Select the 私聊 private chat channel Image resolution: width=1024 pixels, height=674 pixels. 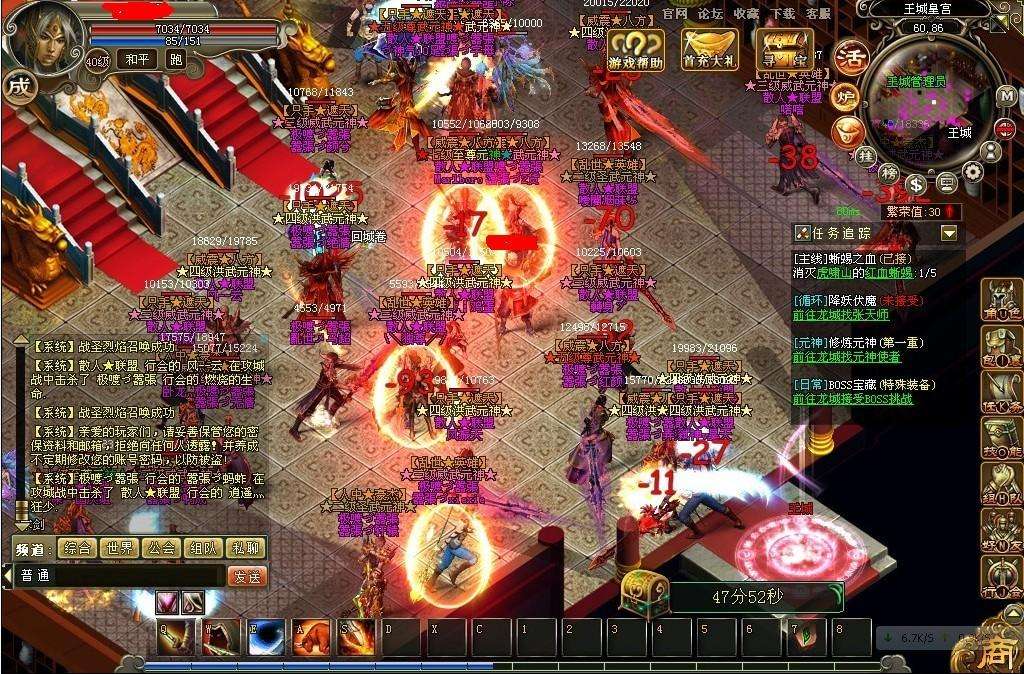coord(245,548)
